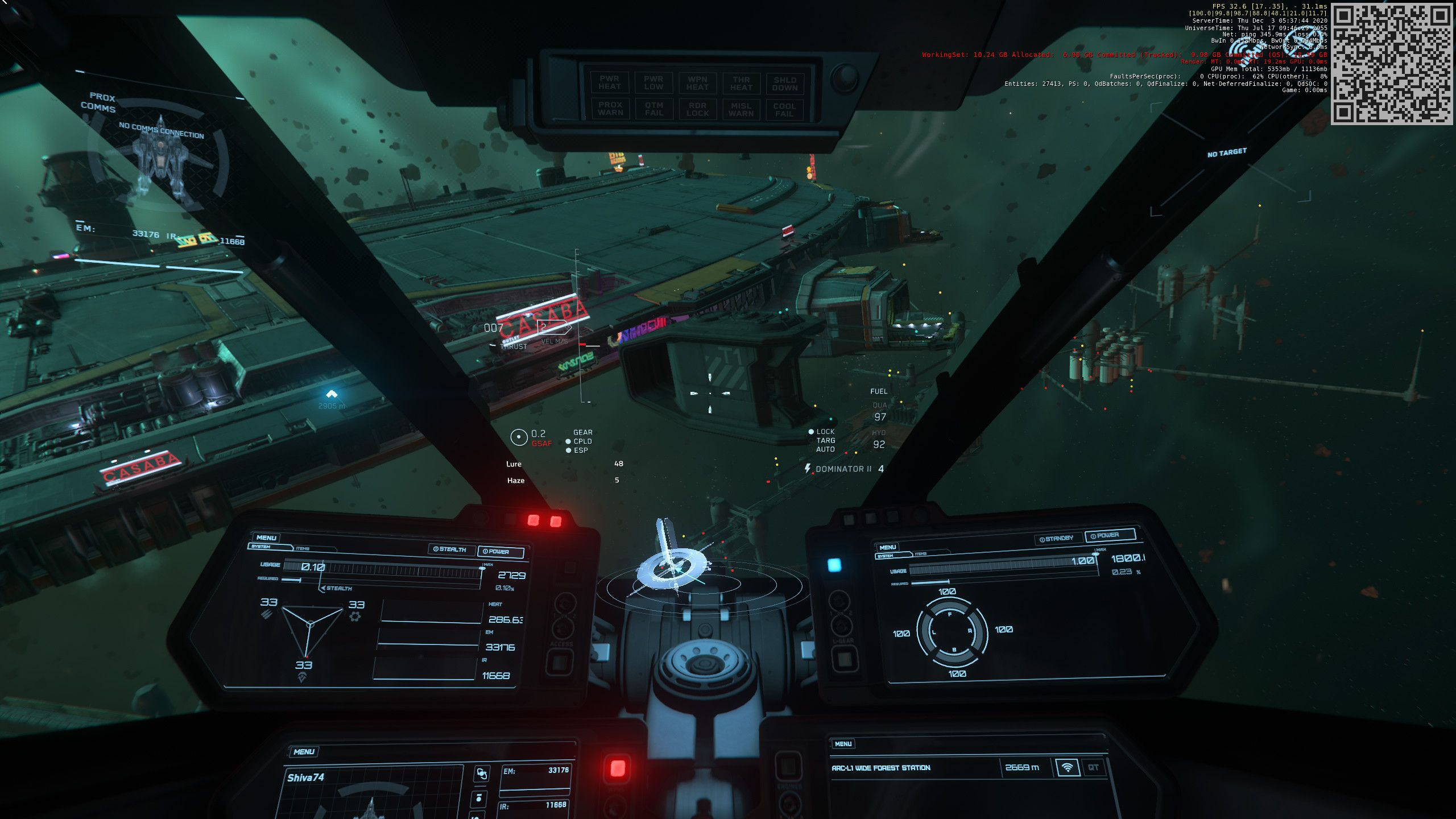Switch to ITEMS tab on the stealth power screen
The height and width of the screenshot is (819, 1456).
coord(303,549)
